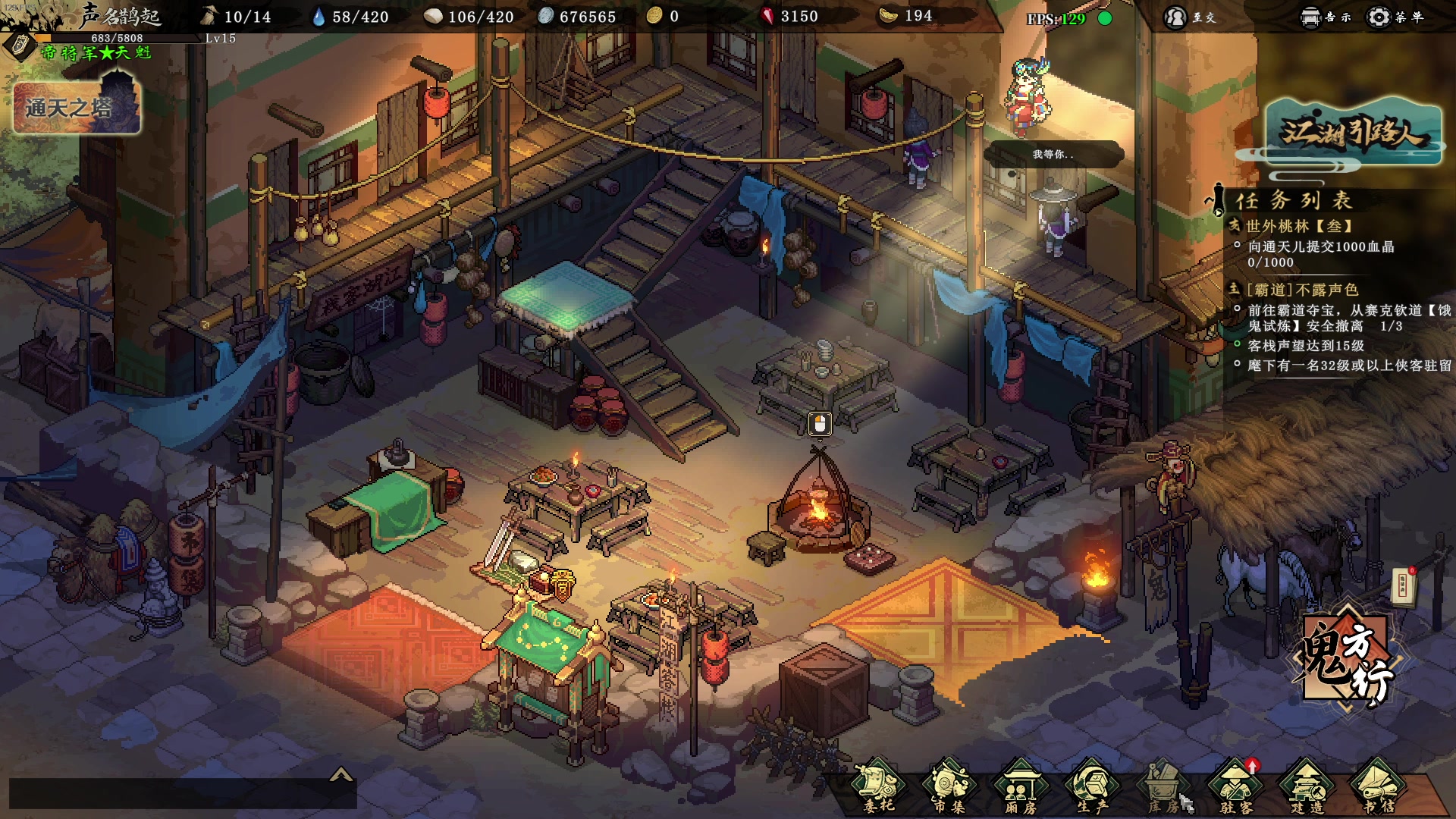Open the 生产 production menu

1092,787
